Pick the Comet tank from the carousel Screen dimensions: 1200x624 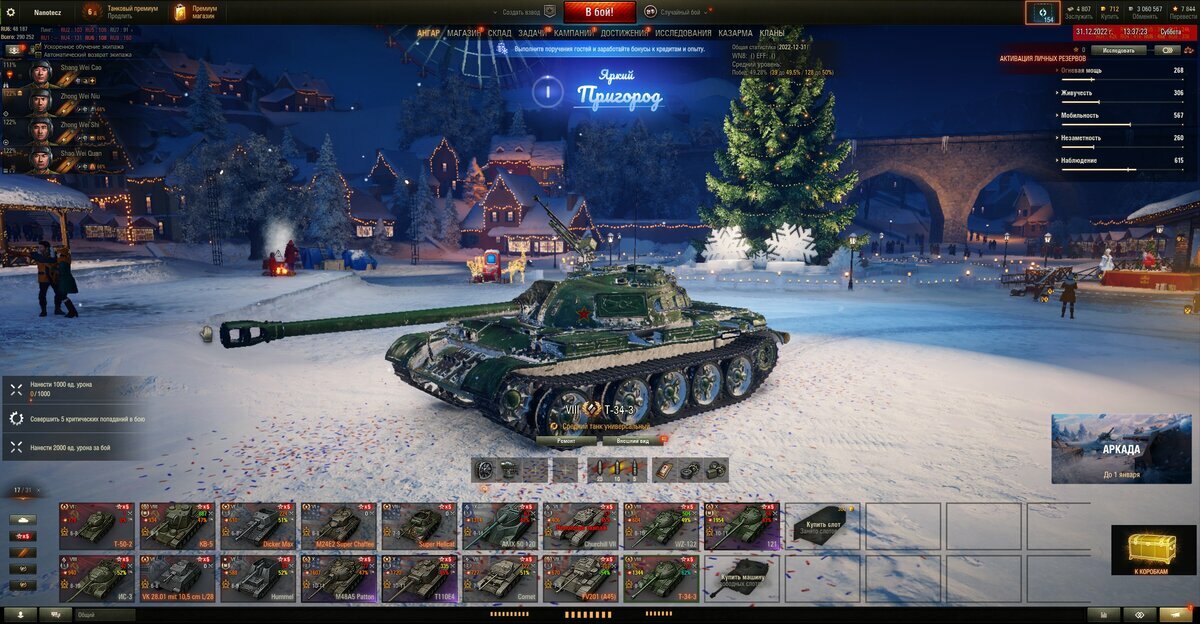tap(500, 579)
